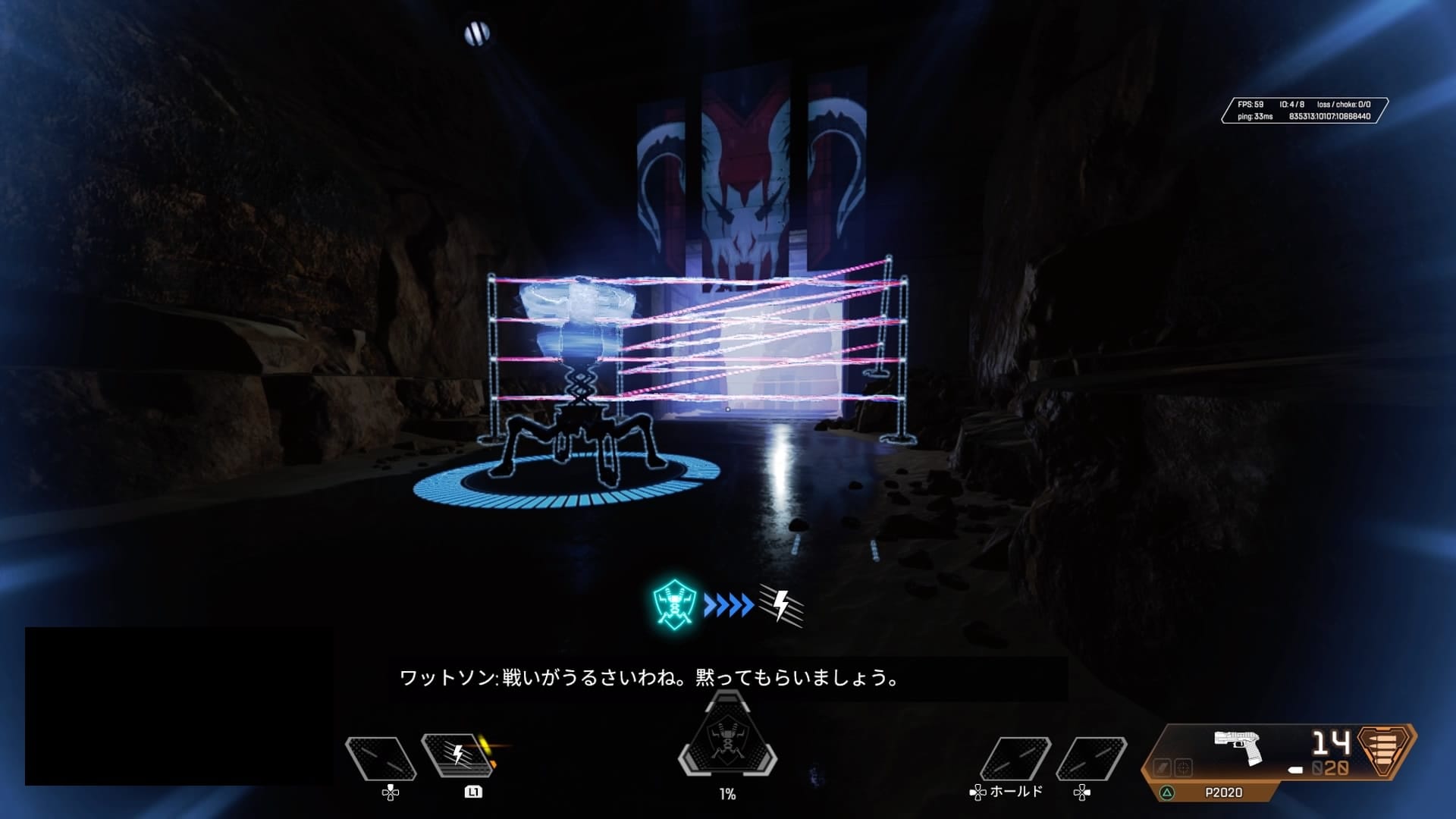Click the optic attachment slot icon on the weapon panel

pos(1183,767)
